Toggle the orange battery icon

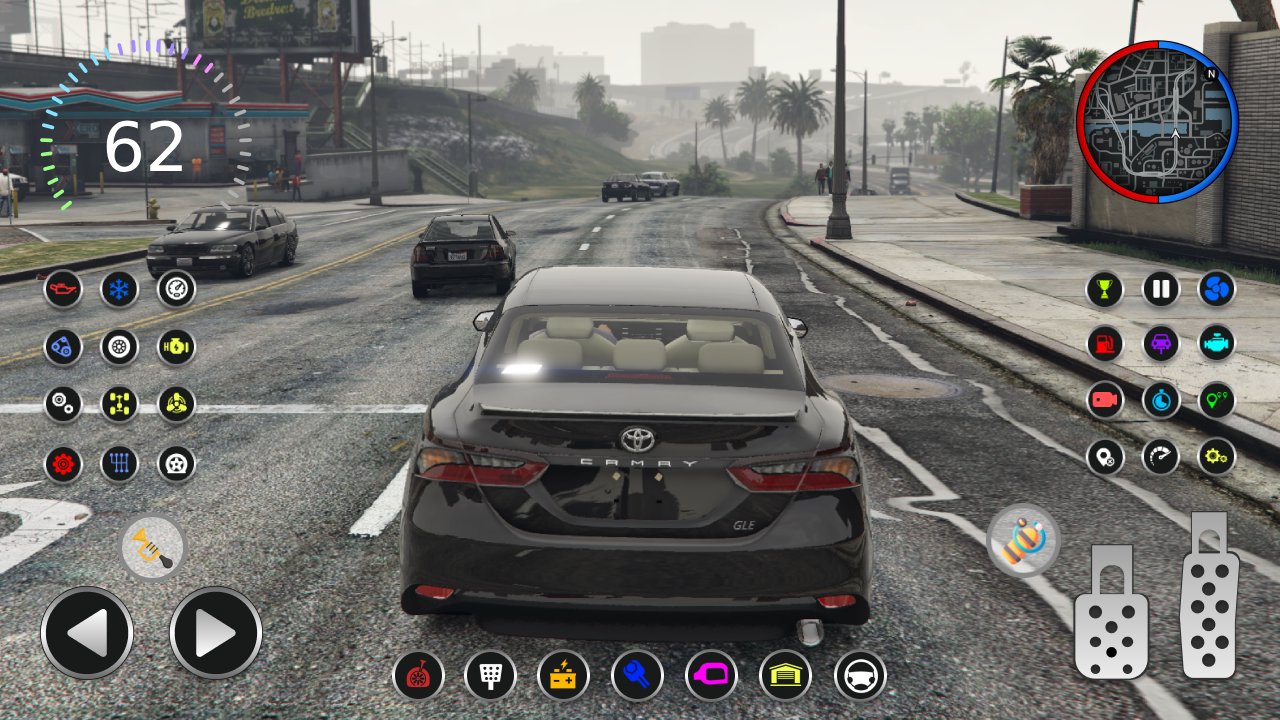563,675
